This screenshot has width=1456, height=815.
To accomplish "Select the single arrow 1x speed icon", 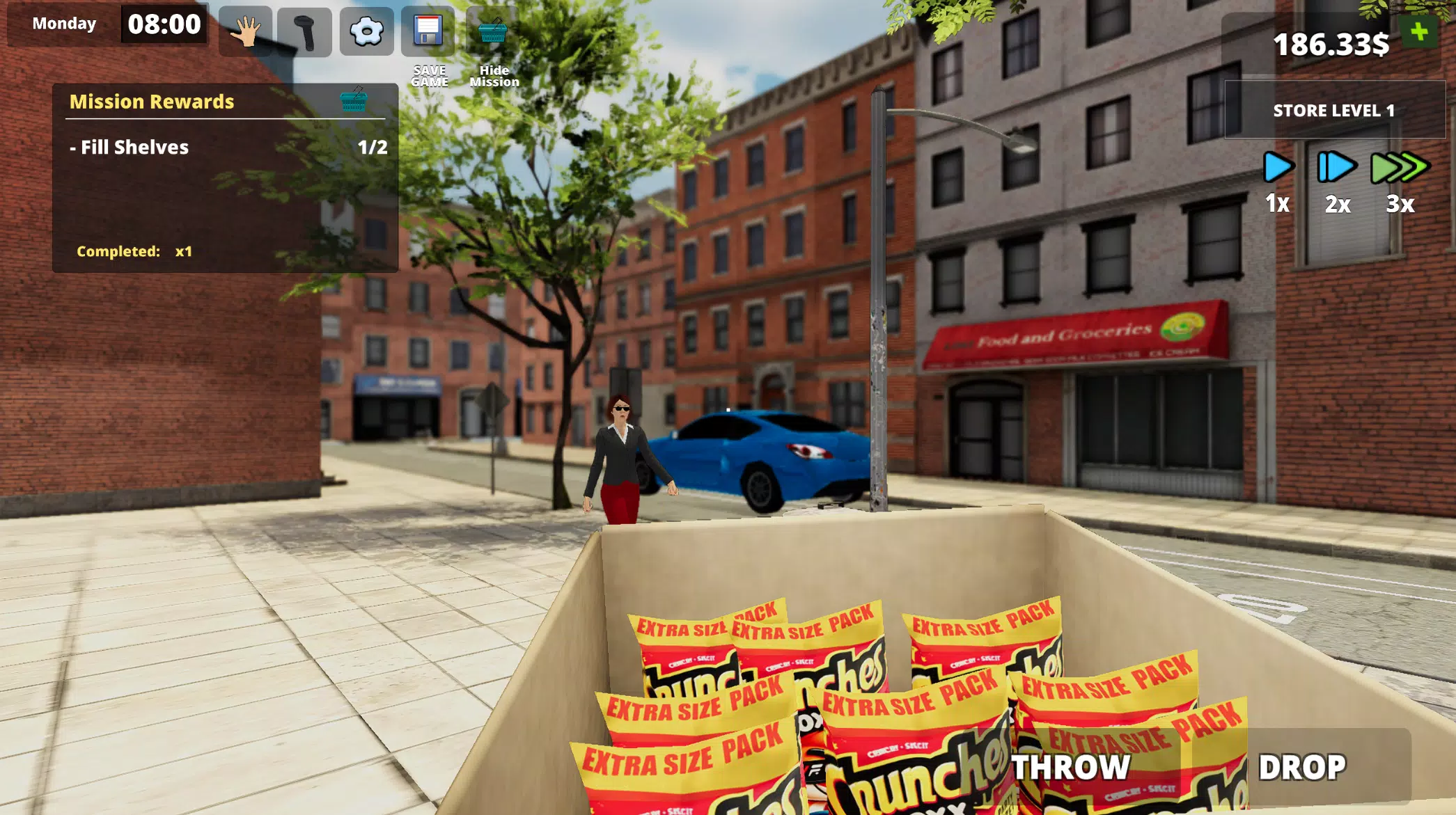I will click(x=1278, y=166).
